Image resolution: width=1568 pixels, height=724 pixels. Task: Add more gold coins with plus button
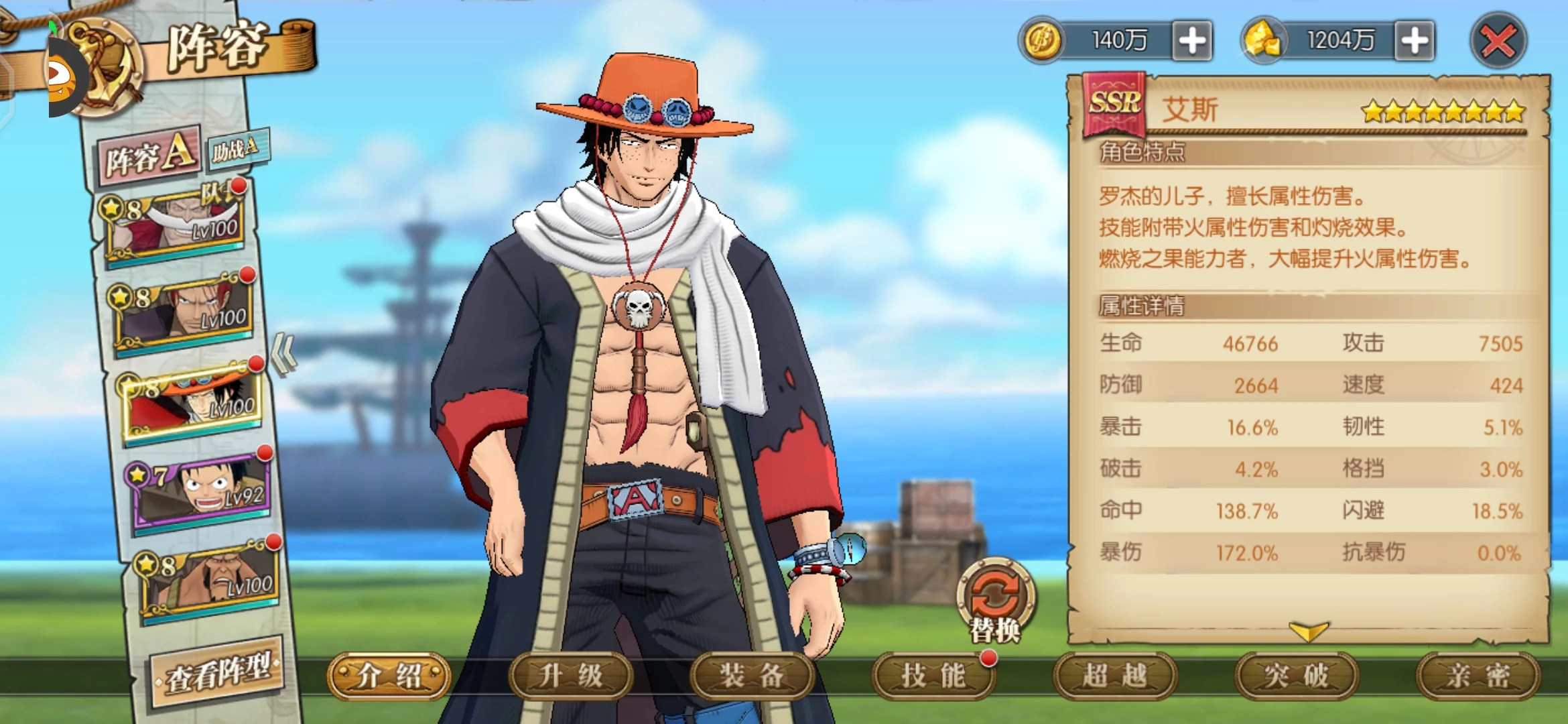[x=1192, y=41]
